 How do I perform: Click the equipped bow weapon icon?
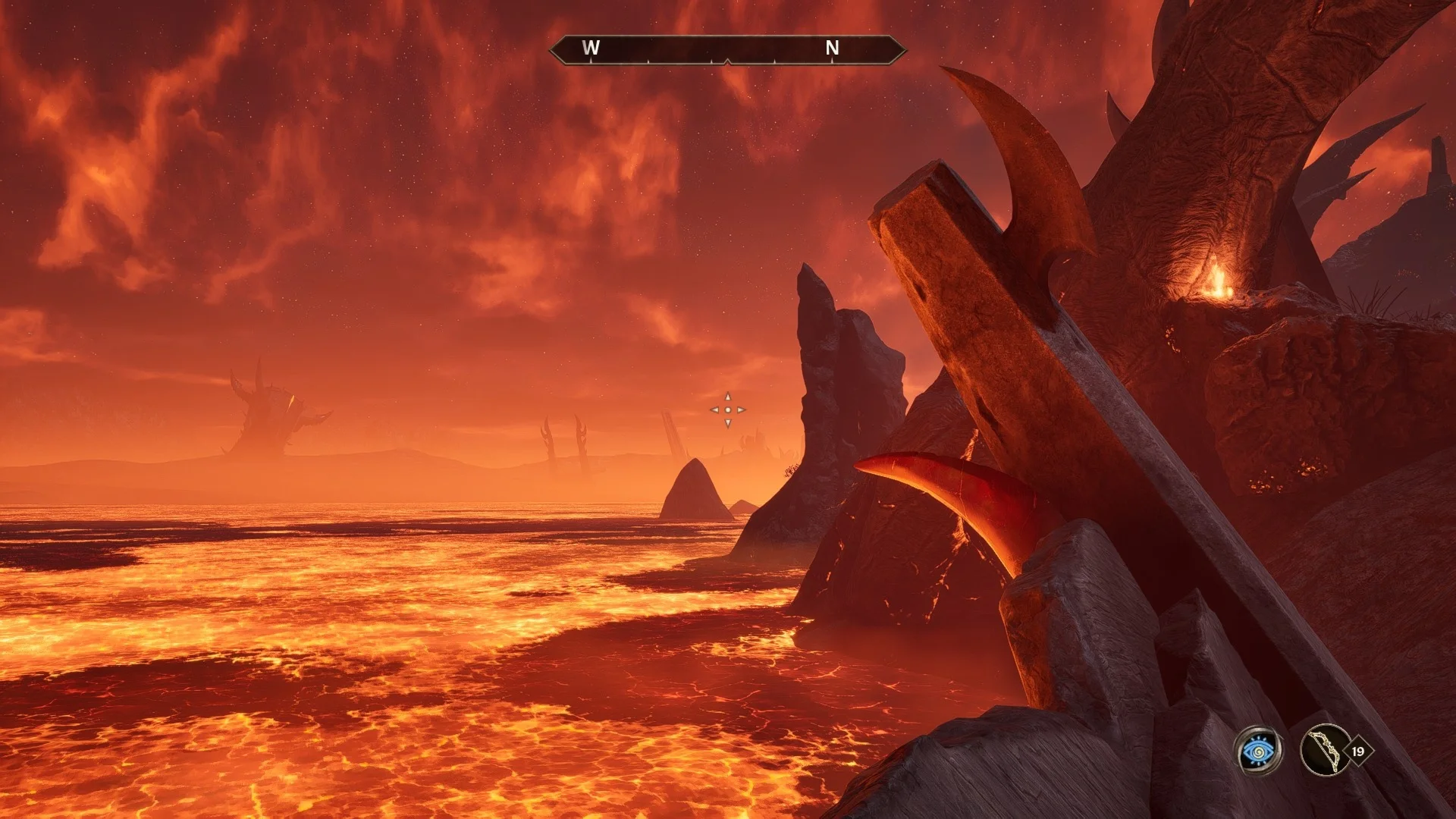point(1325,751)
